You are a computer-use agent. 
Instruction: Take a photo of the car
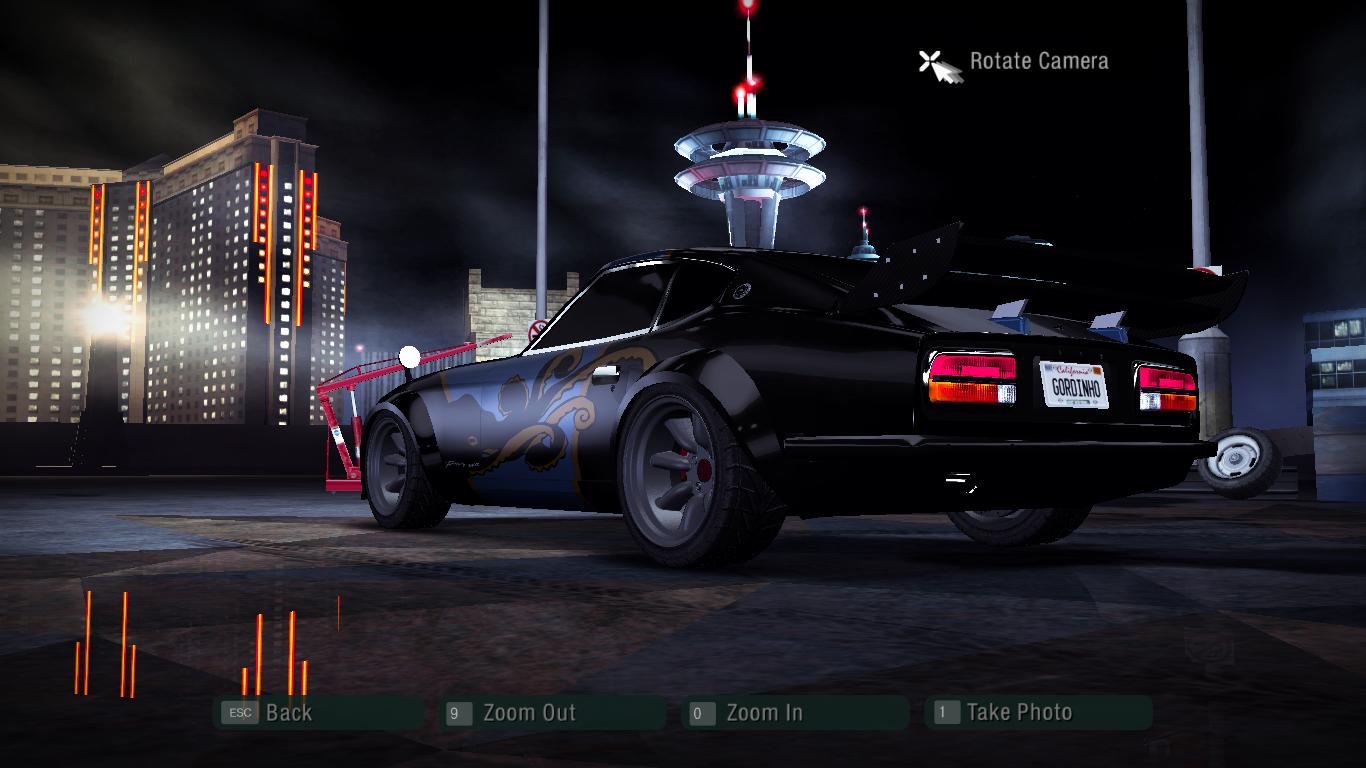(x=1018, y=712)
